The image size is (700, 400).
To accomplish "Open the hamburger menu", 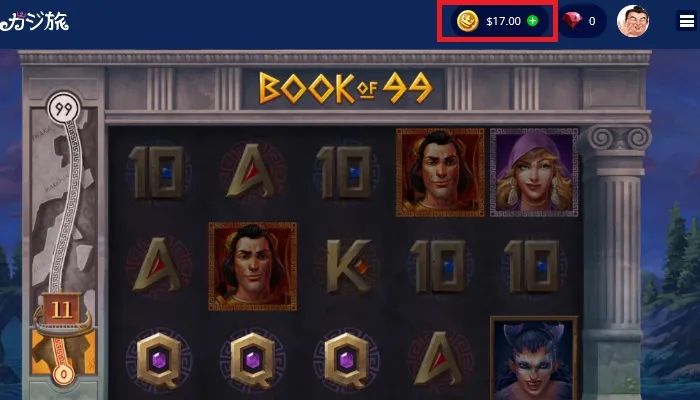I will (x=685, y=21).
